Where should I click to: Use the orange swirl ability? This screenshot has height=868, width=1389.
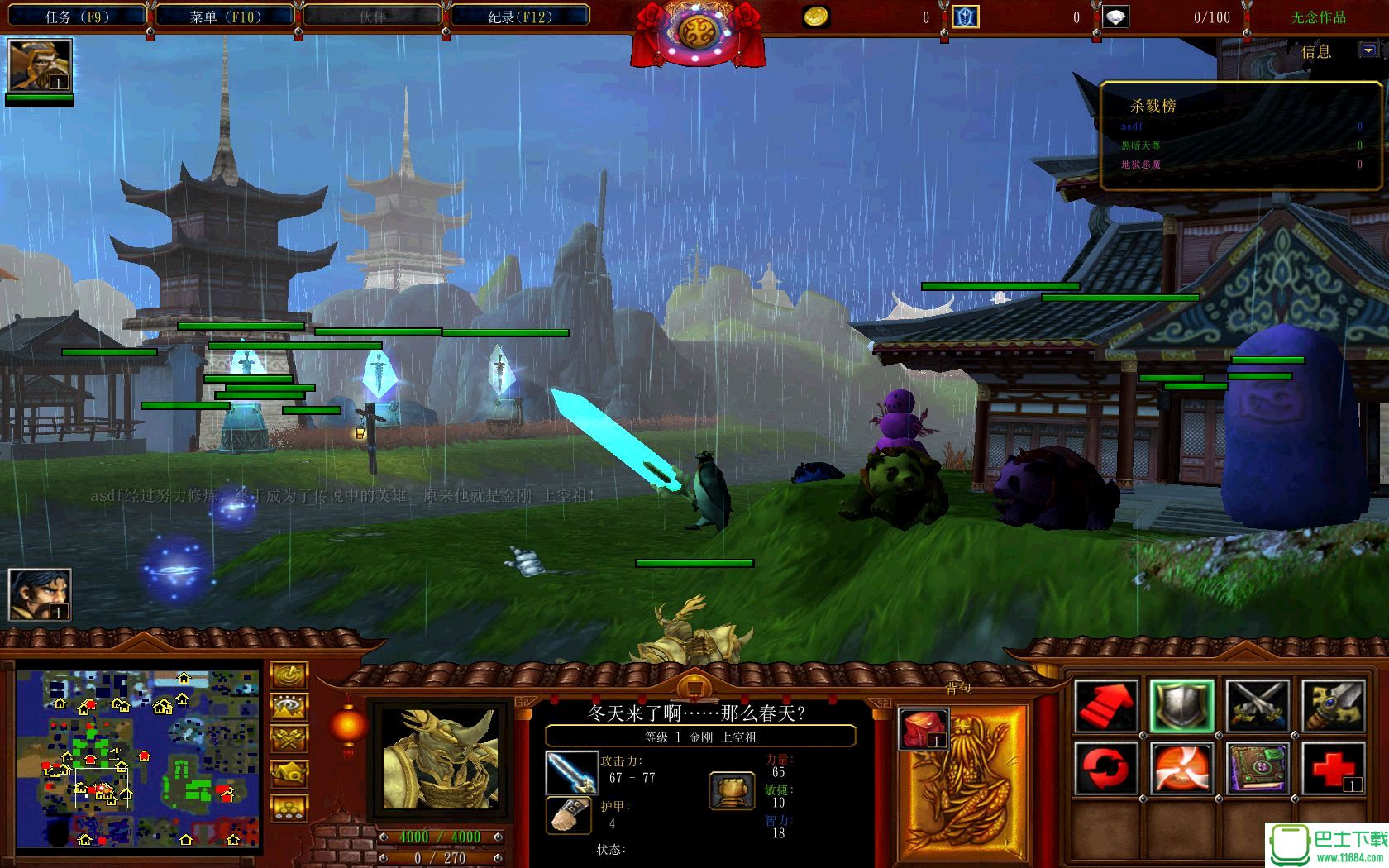coord(1181,768)
